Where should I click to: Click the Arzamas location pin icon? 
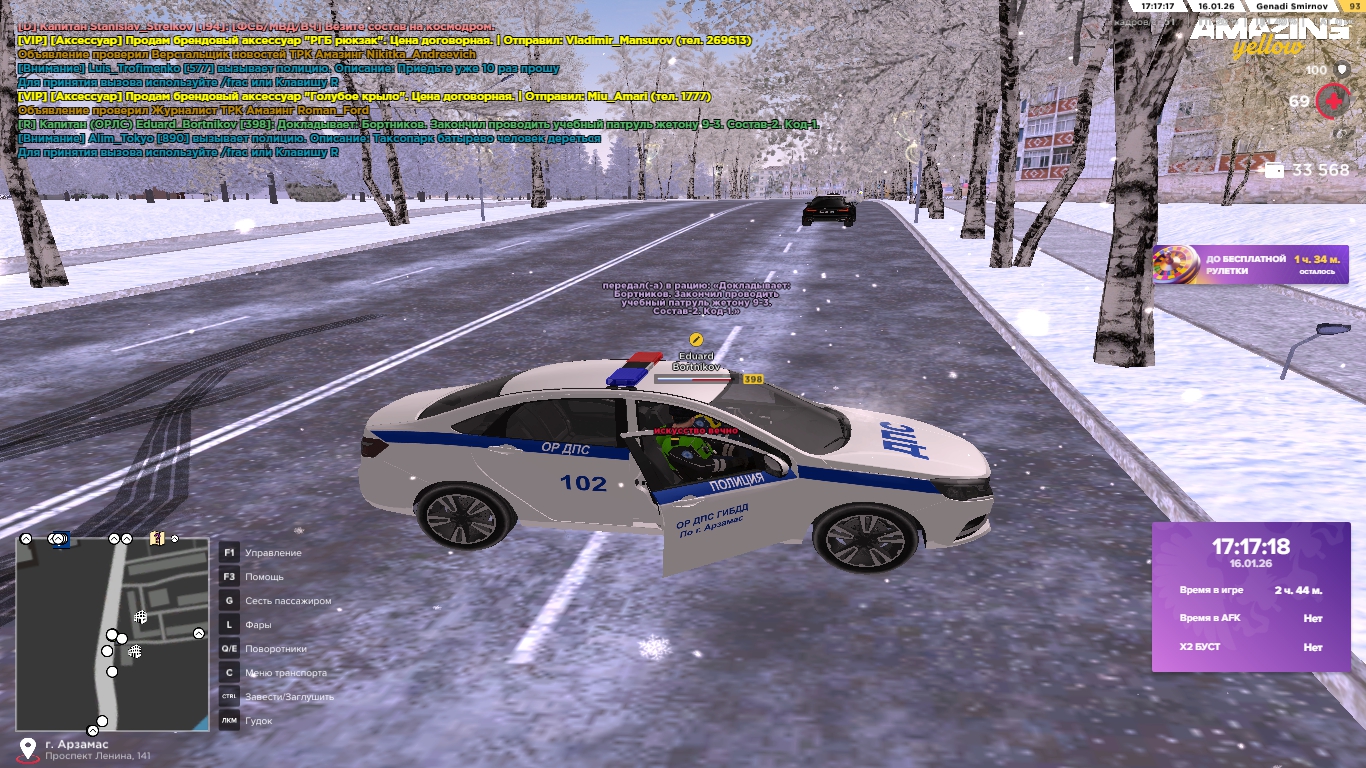pos(27,749)
